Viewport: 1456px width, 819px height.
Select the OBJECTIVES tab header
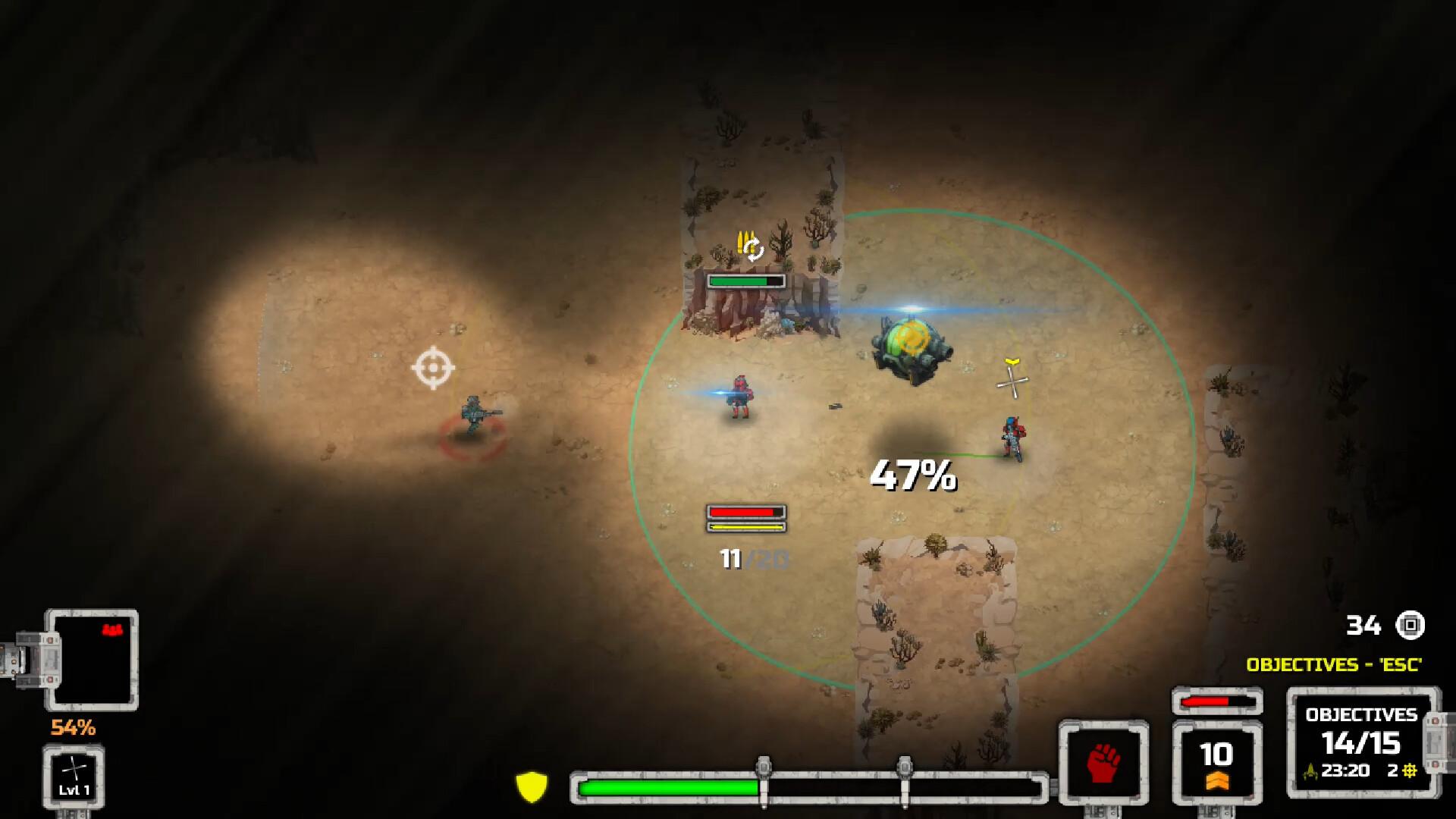[x=1361, y=714]
